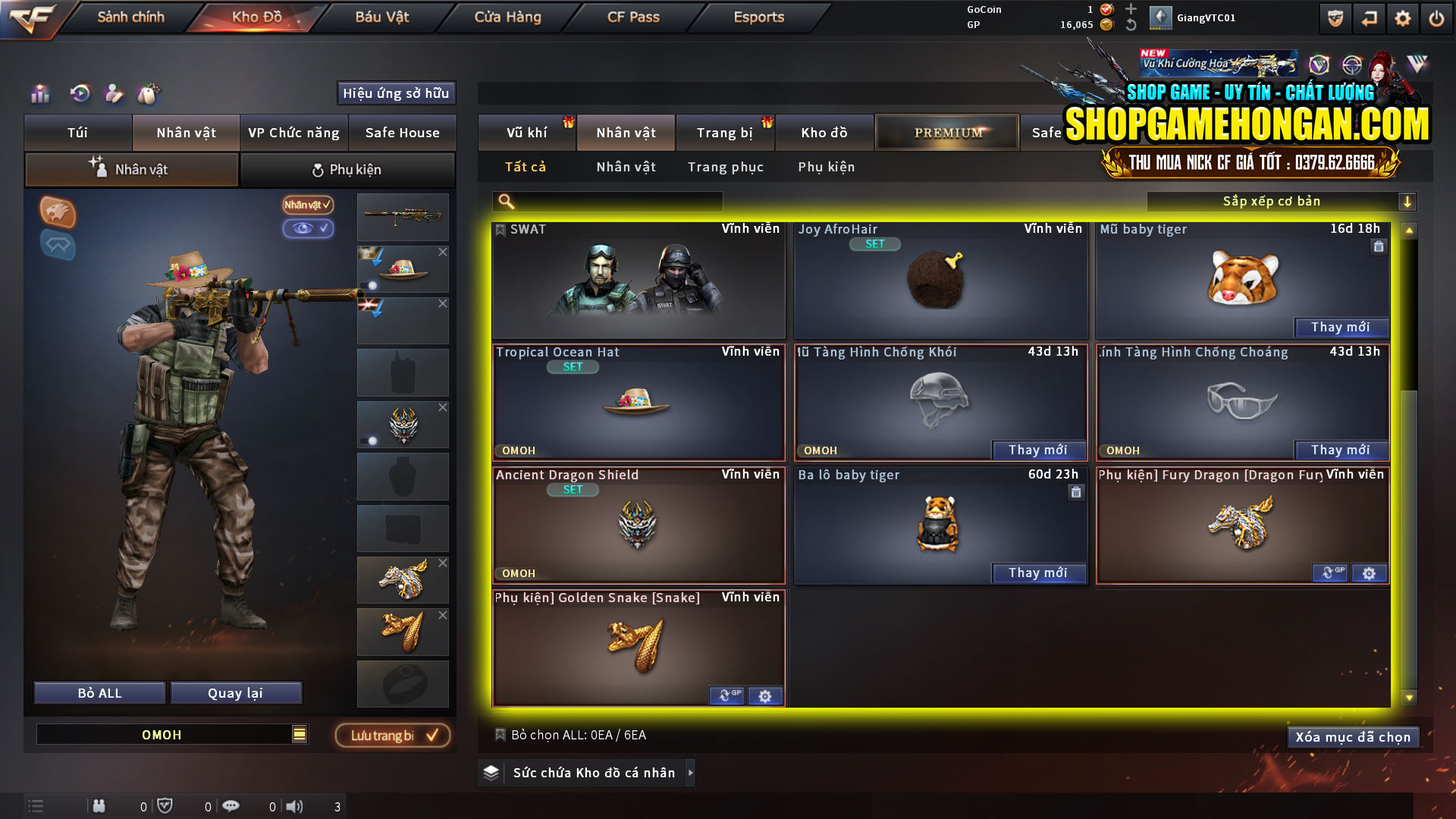This screenshot has height=819, width=1456.
Task: Click the item search input field
Action: [607, 201]
